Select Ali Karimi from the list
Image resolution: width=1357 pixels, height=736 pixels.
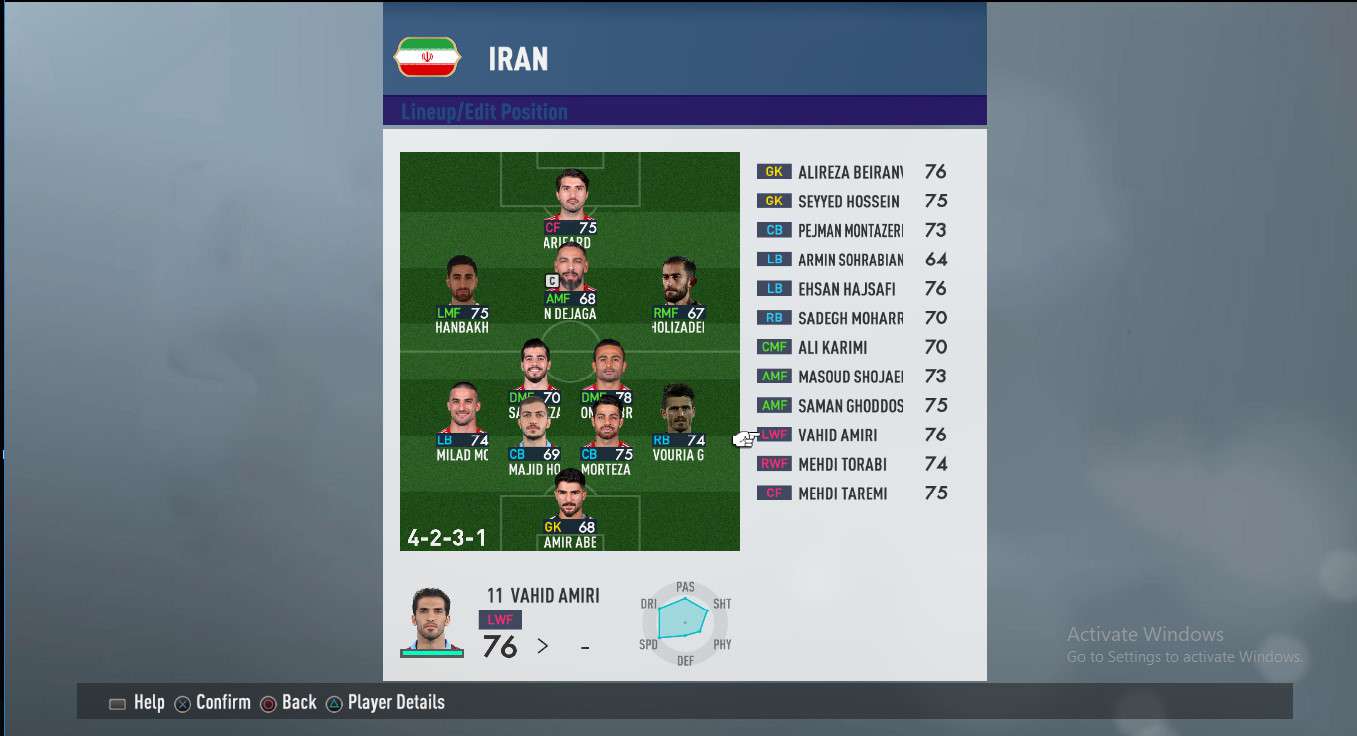pyautogui.click(x=849, y=347)
